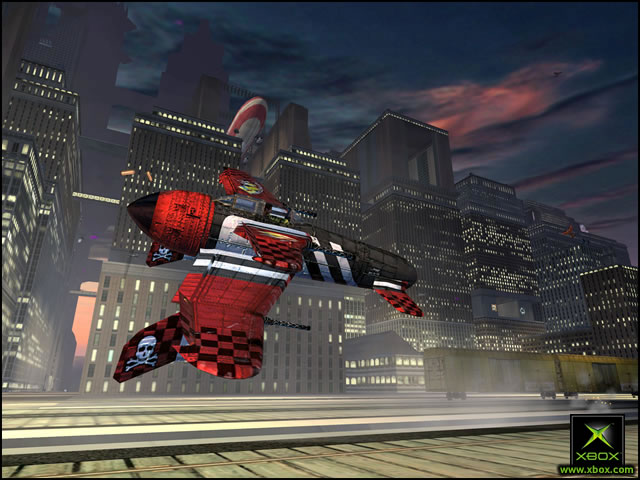Click the green Xbox logo watermark
The width and height of the screenshot is (640, 480).
tap(597, 439)
